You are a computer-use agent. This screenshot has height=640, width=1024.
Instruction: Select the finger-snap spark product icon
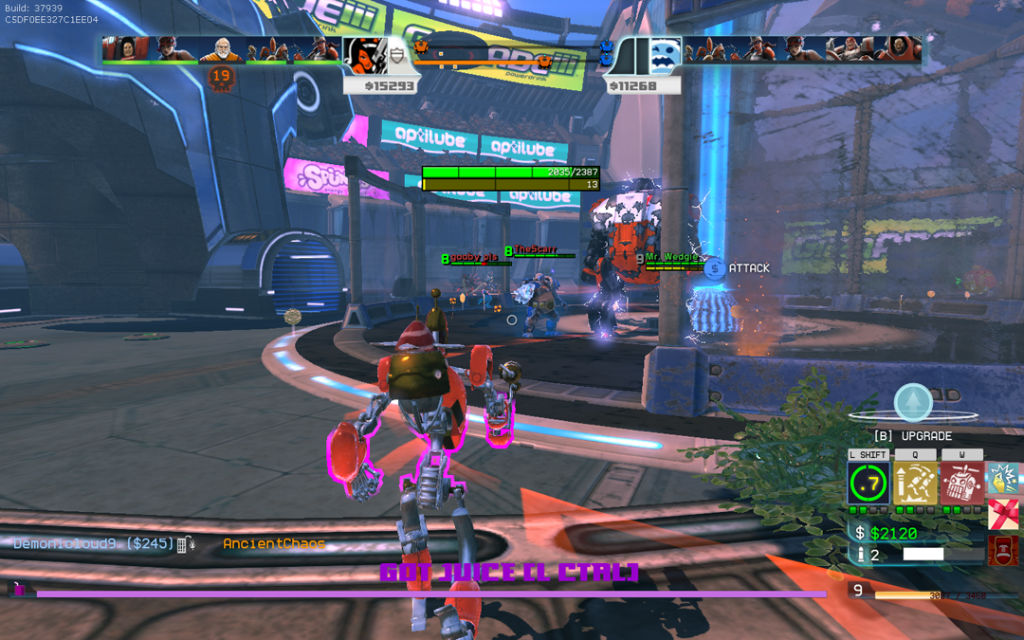coord(1002,478)
